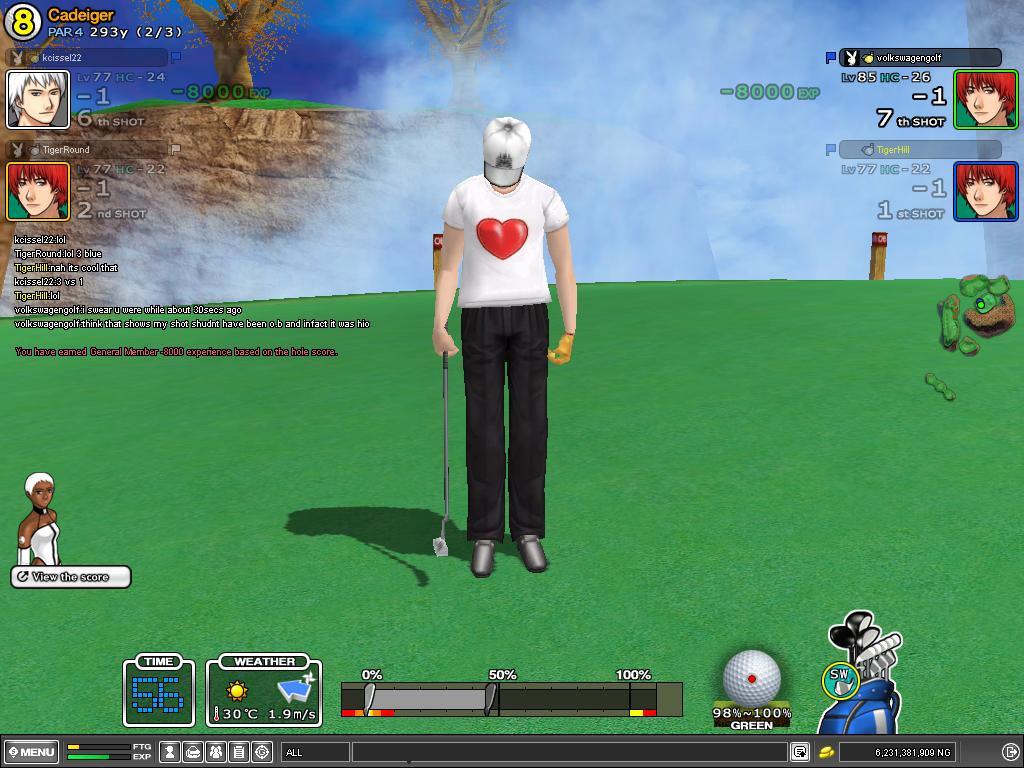Click the View the score button
Image resolution: width=1024 pixels, height=768 pixels.
[x=71, y=577]
